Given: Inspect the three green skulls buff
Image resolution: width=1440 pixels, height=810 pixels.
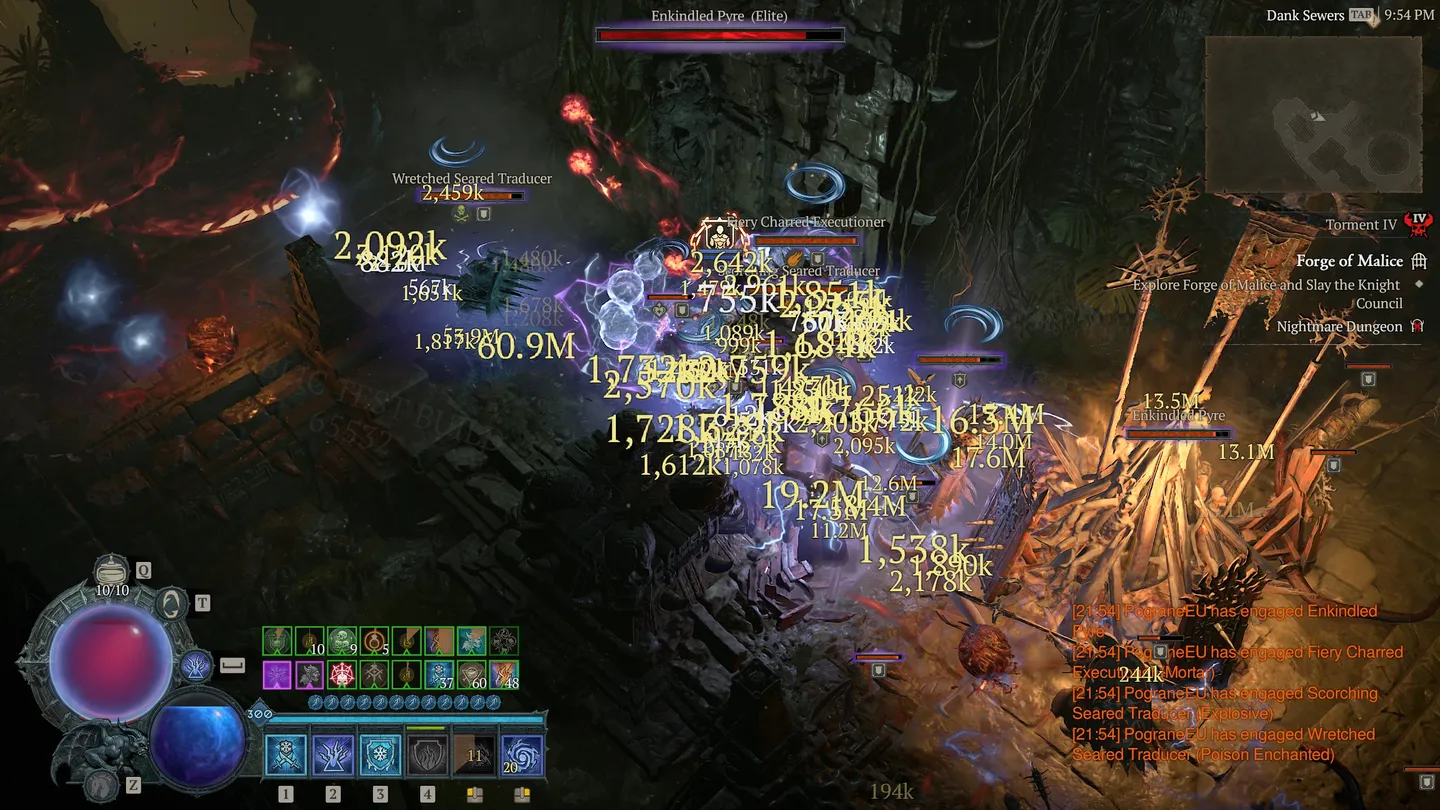Looking at the screenshot, I should click(342, 641).
